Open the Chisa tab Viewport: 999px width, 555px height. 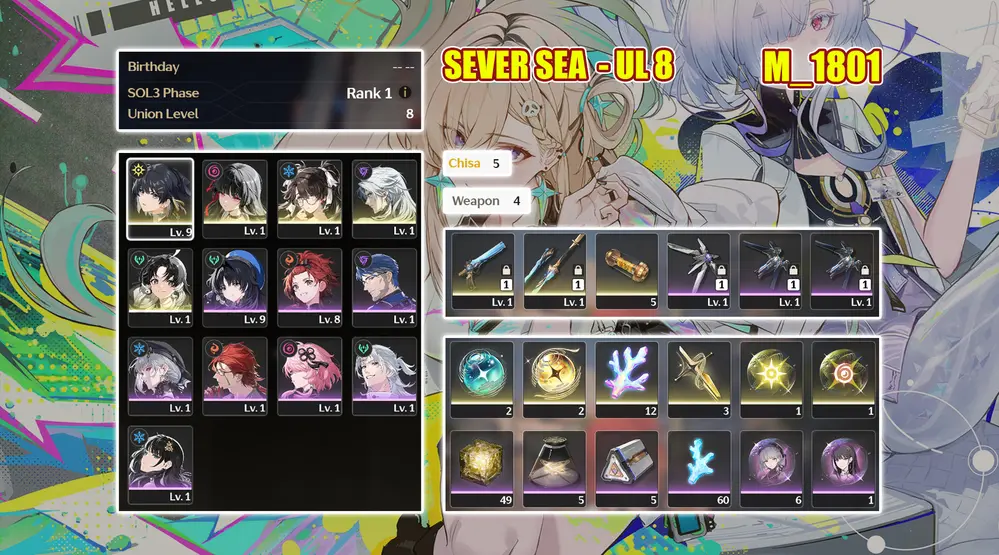pos(477,163)
